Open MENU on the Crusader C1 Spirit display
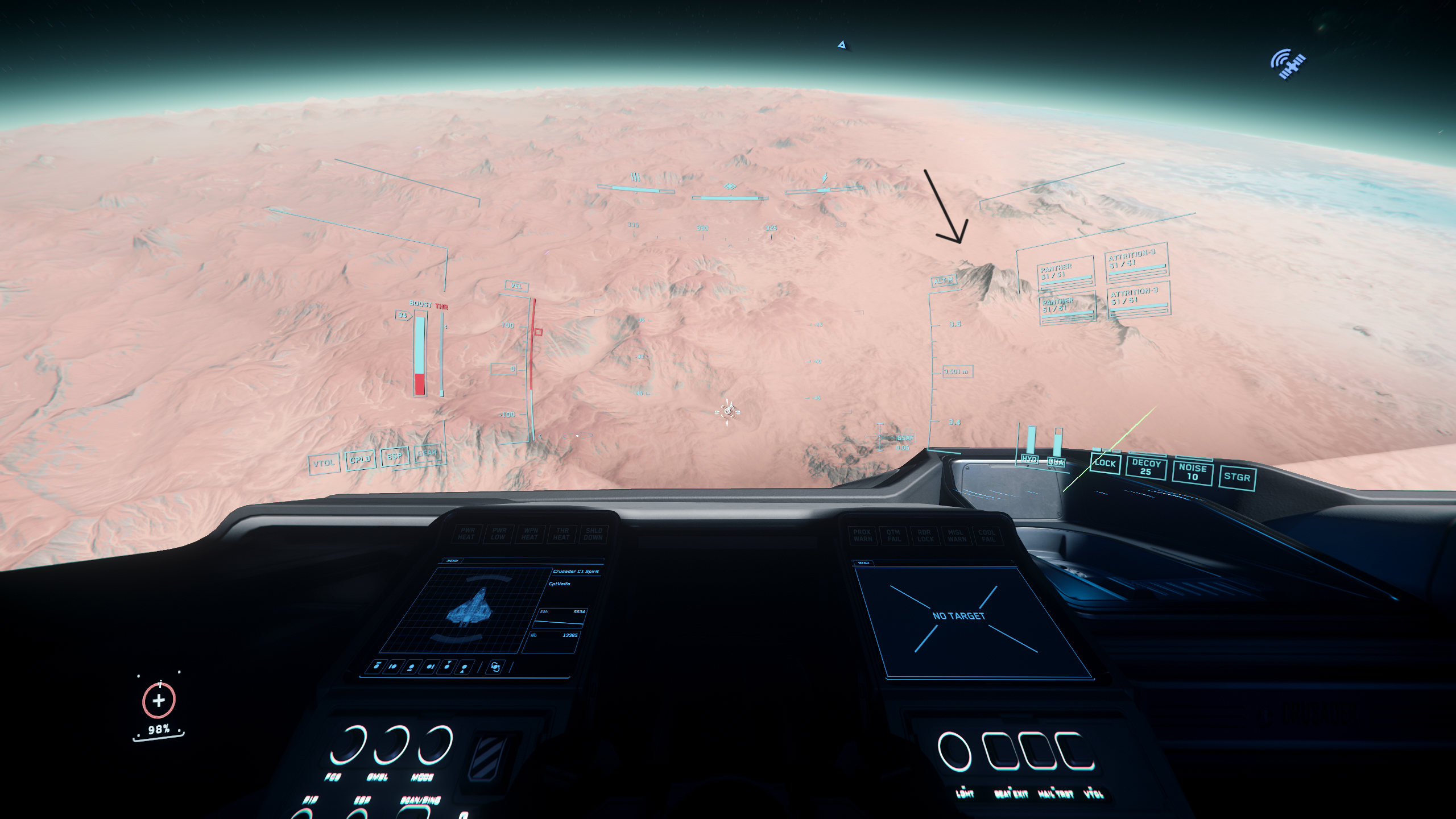1456x819 pixels. click(x=453, y=561)
